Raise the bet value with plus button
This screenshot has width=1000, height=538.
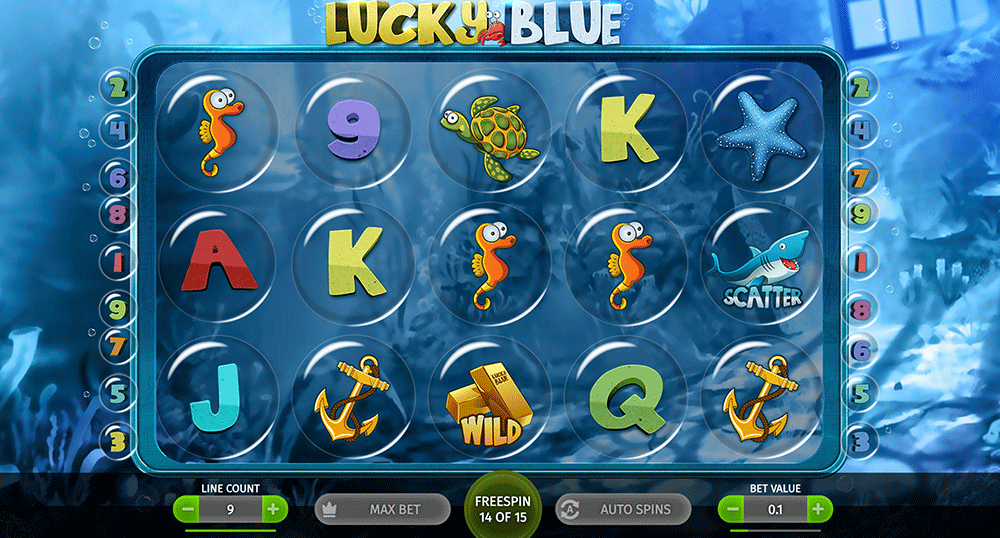click(x=818, y=509)
